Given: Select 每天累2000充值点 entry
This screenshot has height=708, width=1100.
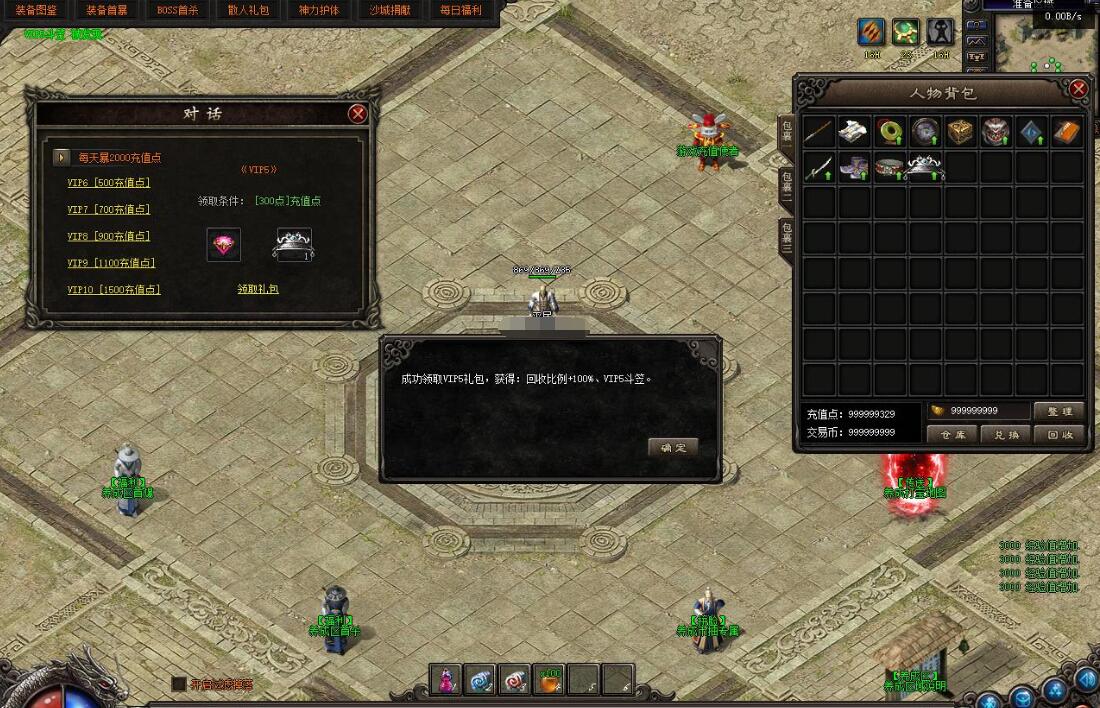Looking at the screenshot, I should coord(119,157).
